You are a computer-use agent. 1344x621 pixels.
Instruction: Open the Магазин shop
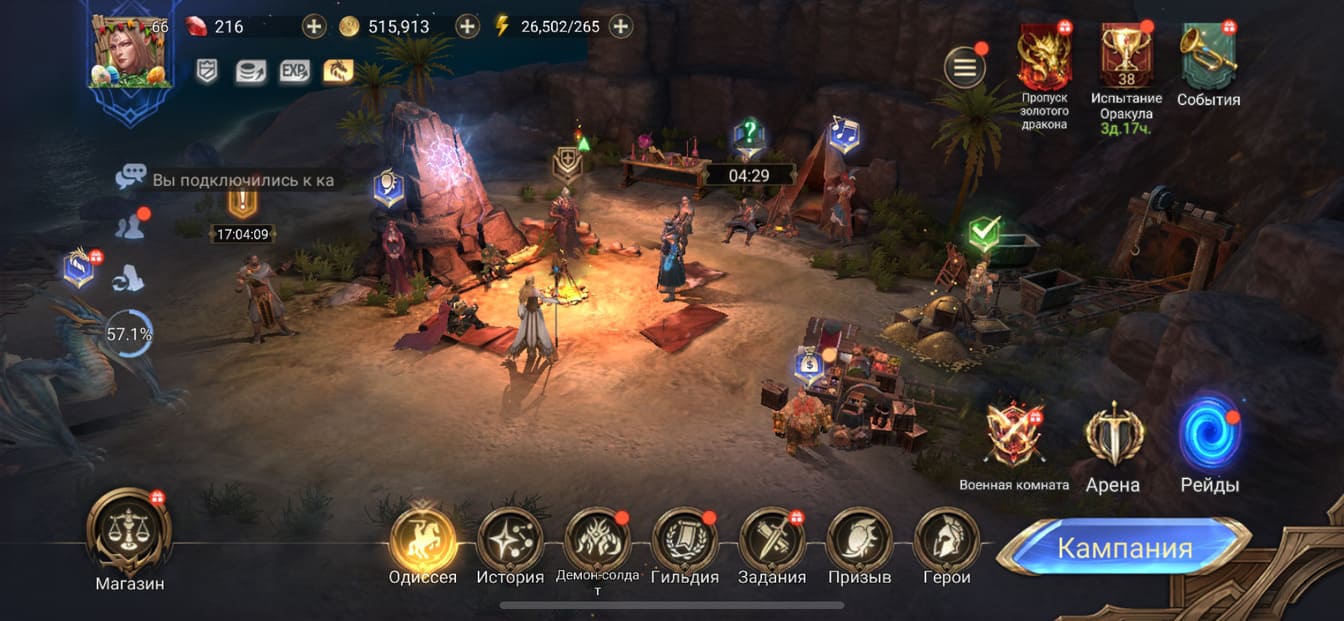(129, 533)
